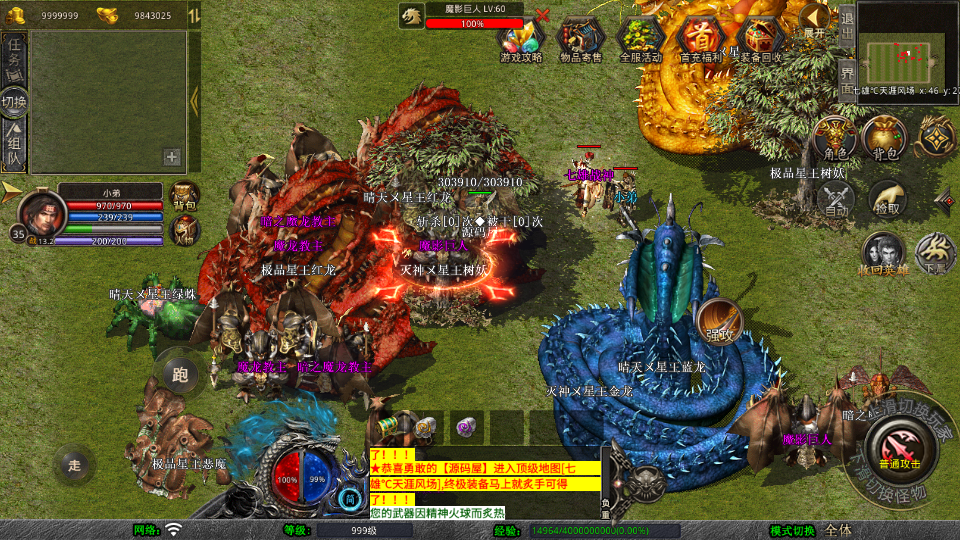This screenshot has width=960, height=540.
Task: Toggle 自动 auto-combat crossed swords button
Action: point(836,198)
